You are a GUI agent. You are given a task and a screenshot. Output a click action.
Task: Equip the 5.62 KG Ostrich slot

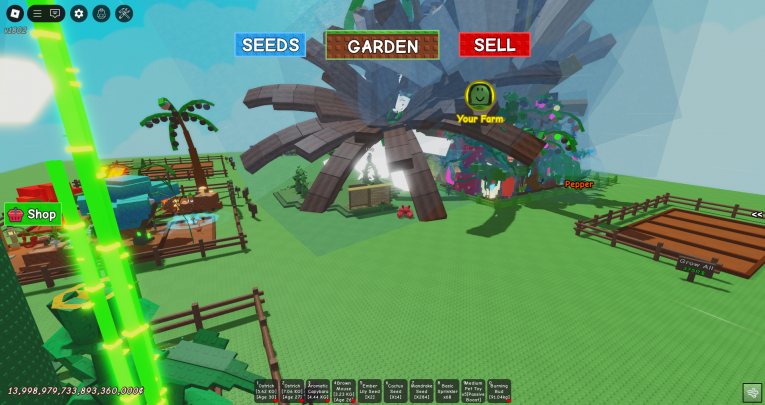click(266, 391)
